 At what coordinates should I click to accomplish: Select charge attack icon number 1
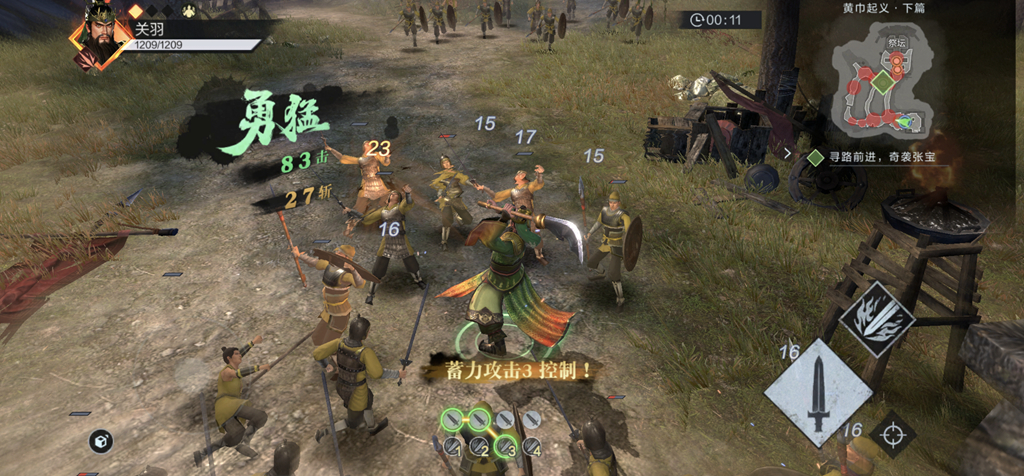(x=453, y=446)
